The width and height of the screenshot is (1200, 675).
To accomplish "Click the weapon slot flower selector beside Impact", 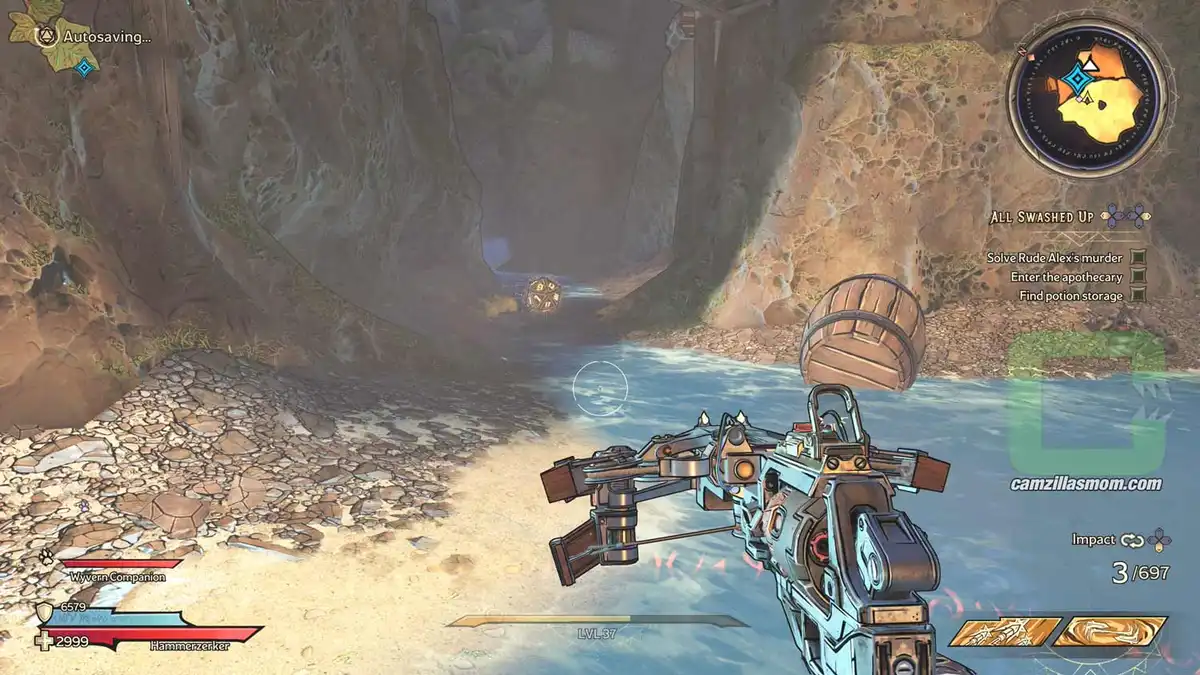I will click(1159, 540).
